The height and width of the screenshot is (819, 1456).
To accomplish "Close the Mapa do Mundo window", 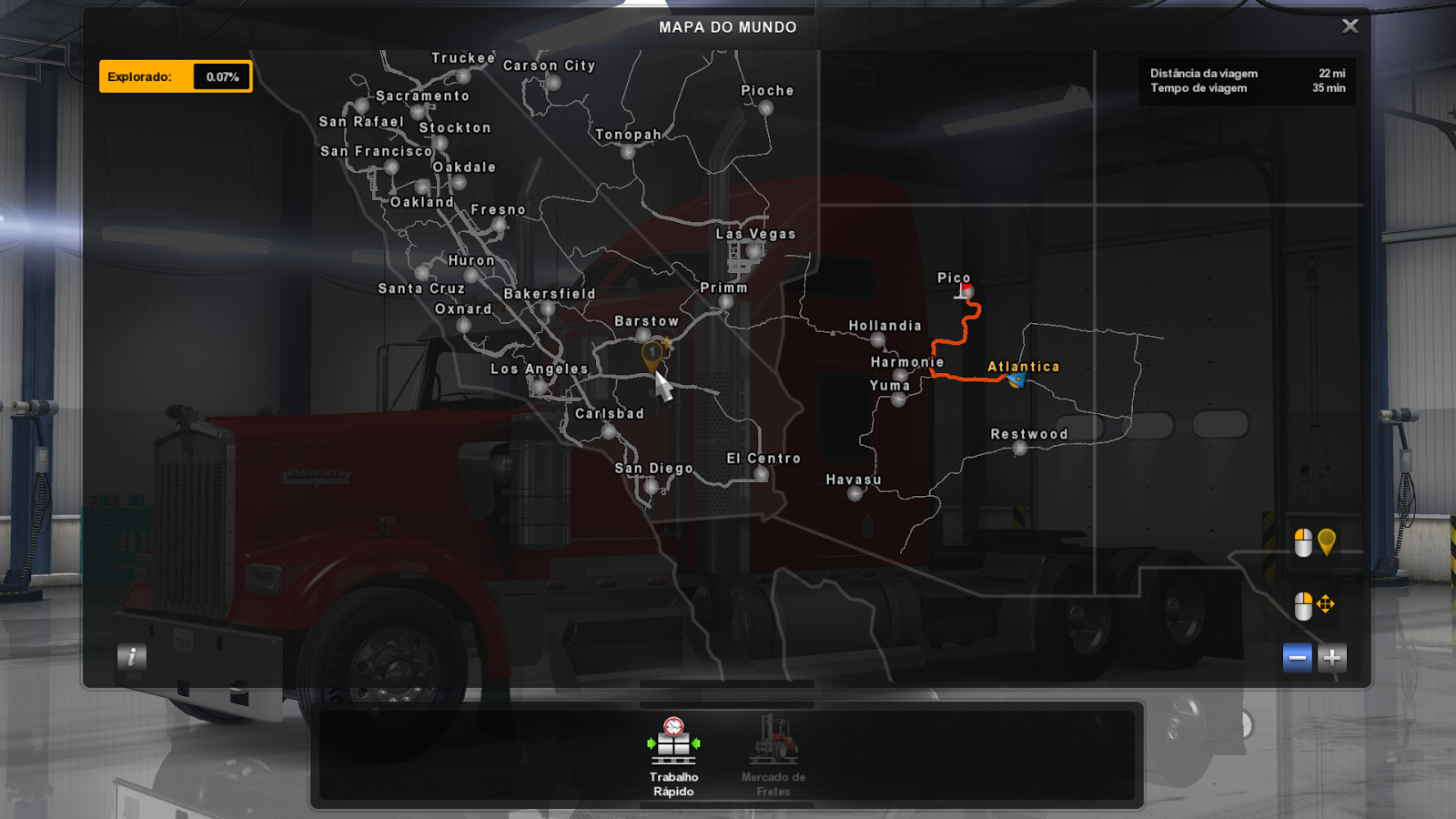I will coord(1350,25).
